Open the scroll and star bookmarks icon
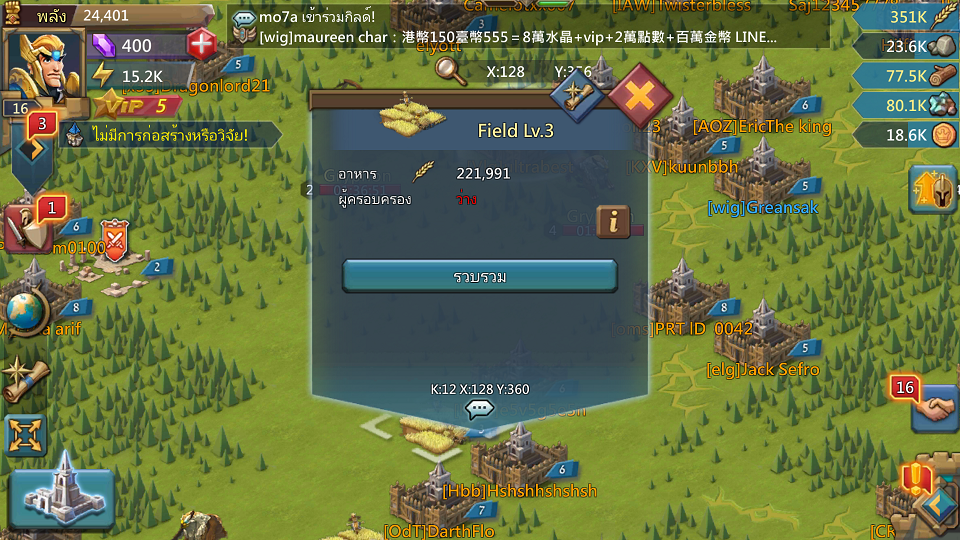Viewport: 960px width, 540px height. click(26, 379)
